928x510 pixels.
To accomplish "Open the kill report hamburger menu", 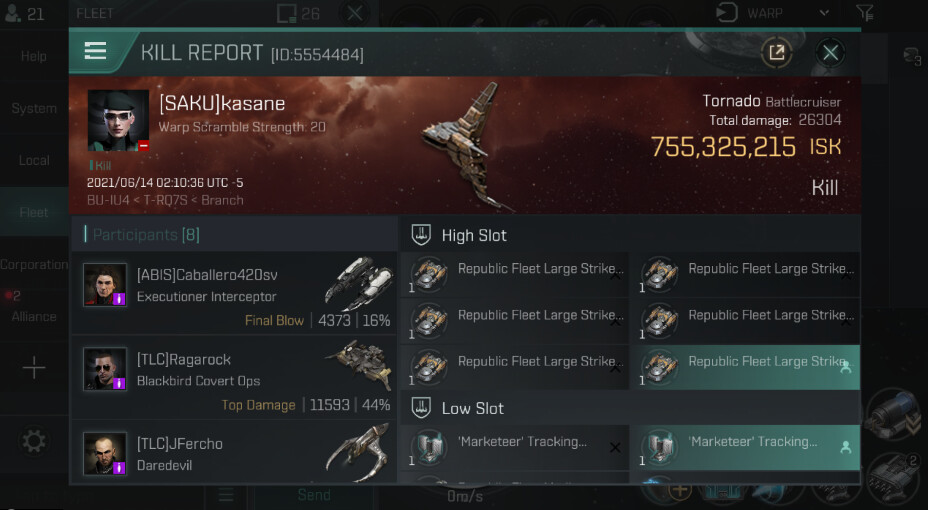I will click(95, 51).
